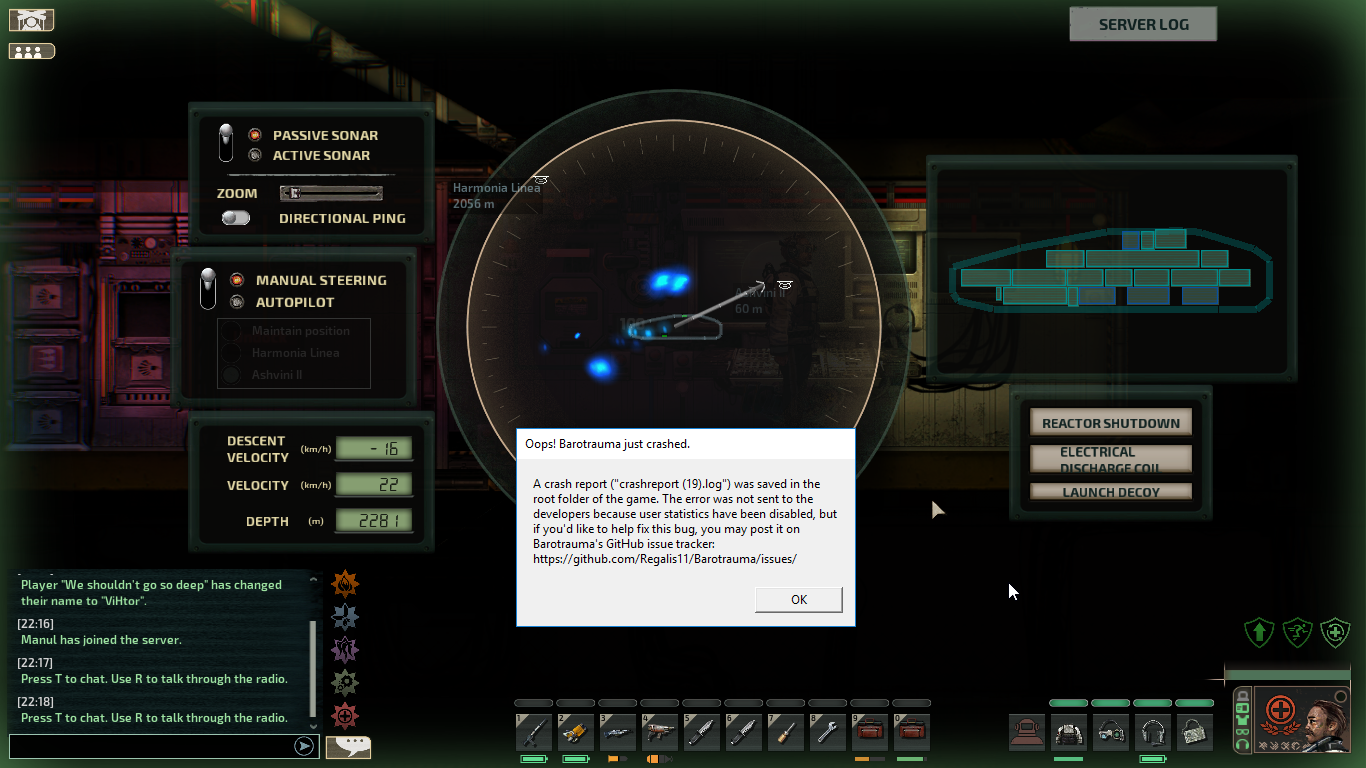Open the character portrait health panel

pyautogui.click(x=1301, y=718)
